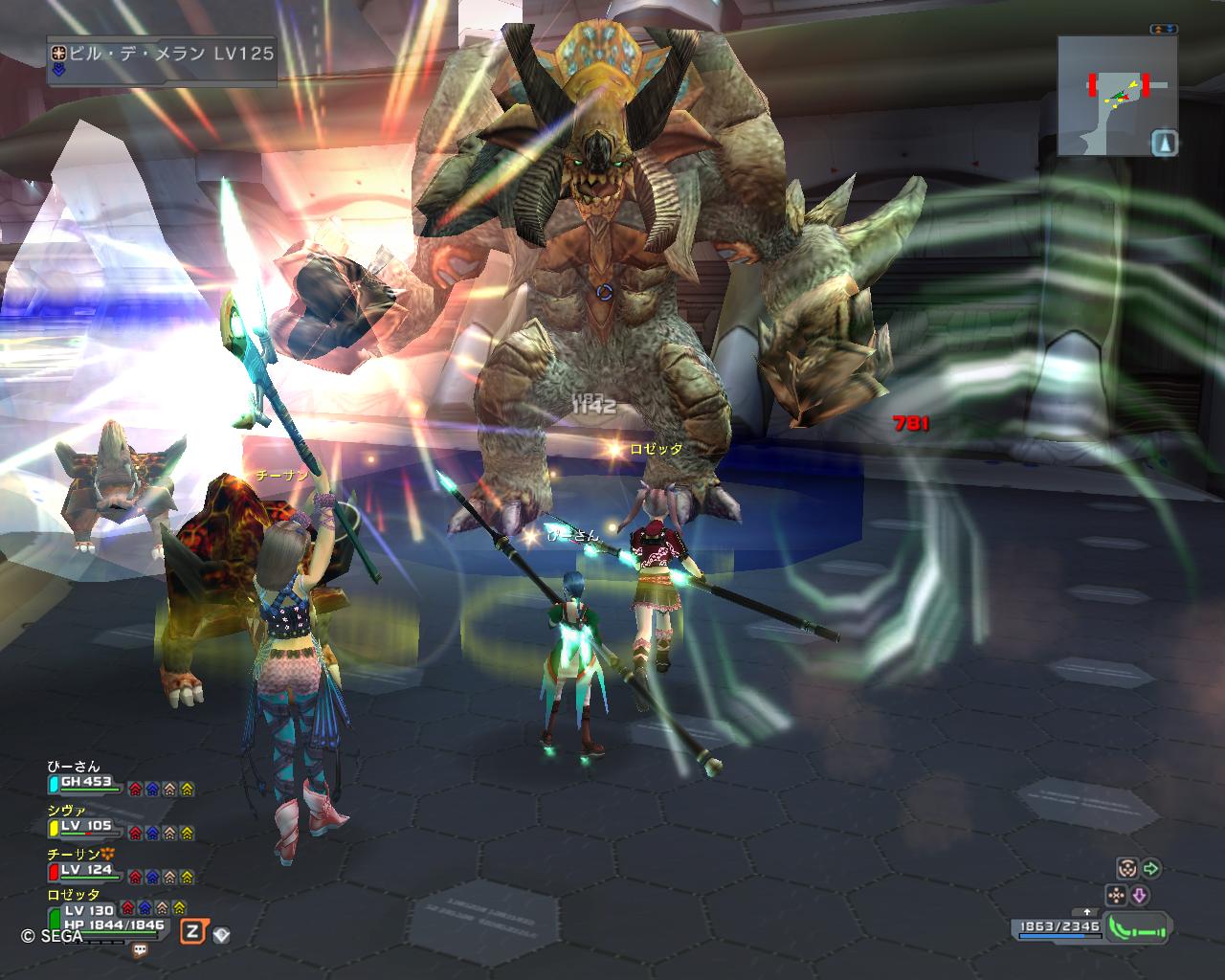Select the targeted enemy name panel
This screenshot has width=1225, height=980.
(163, 54)
